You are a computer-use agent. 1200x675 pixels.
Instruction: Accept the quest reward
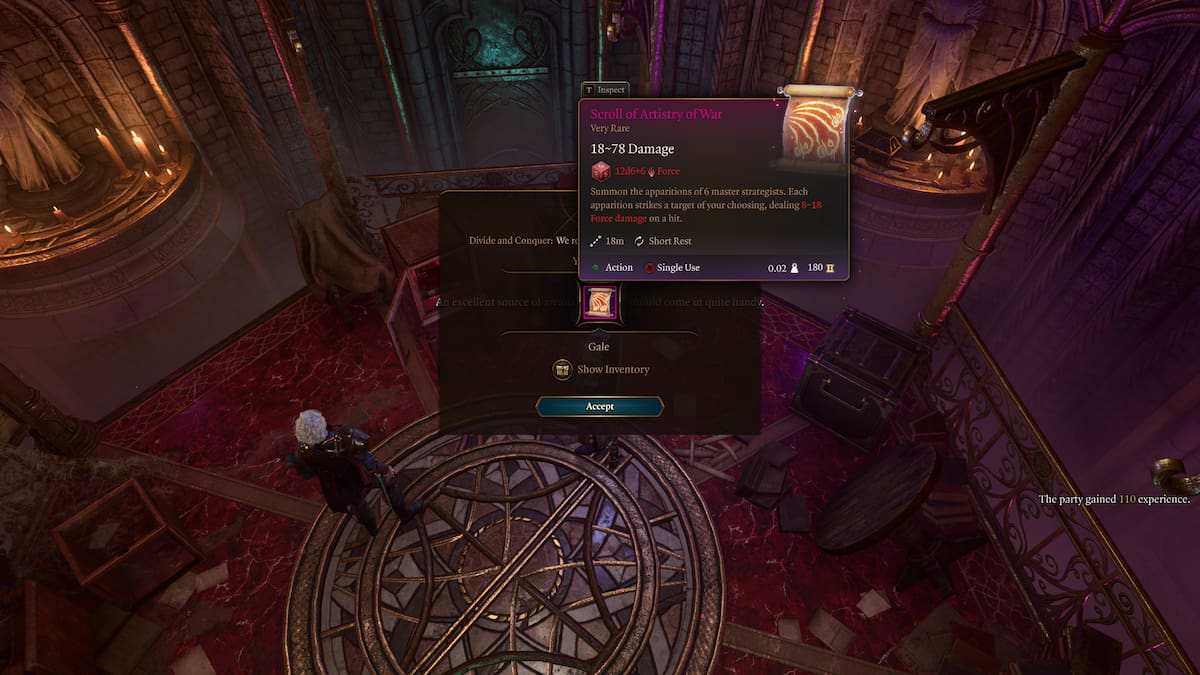coord(600,406)
